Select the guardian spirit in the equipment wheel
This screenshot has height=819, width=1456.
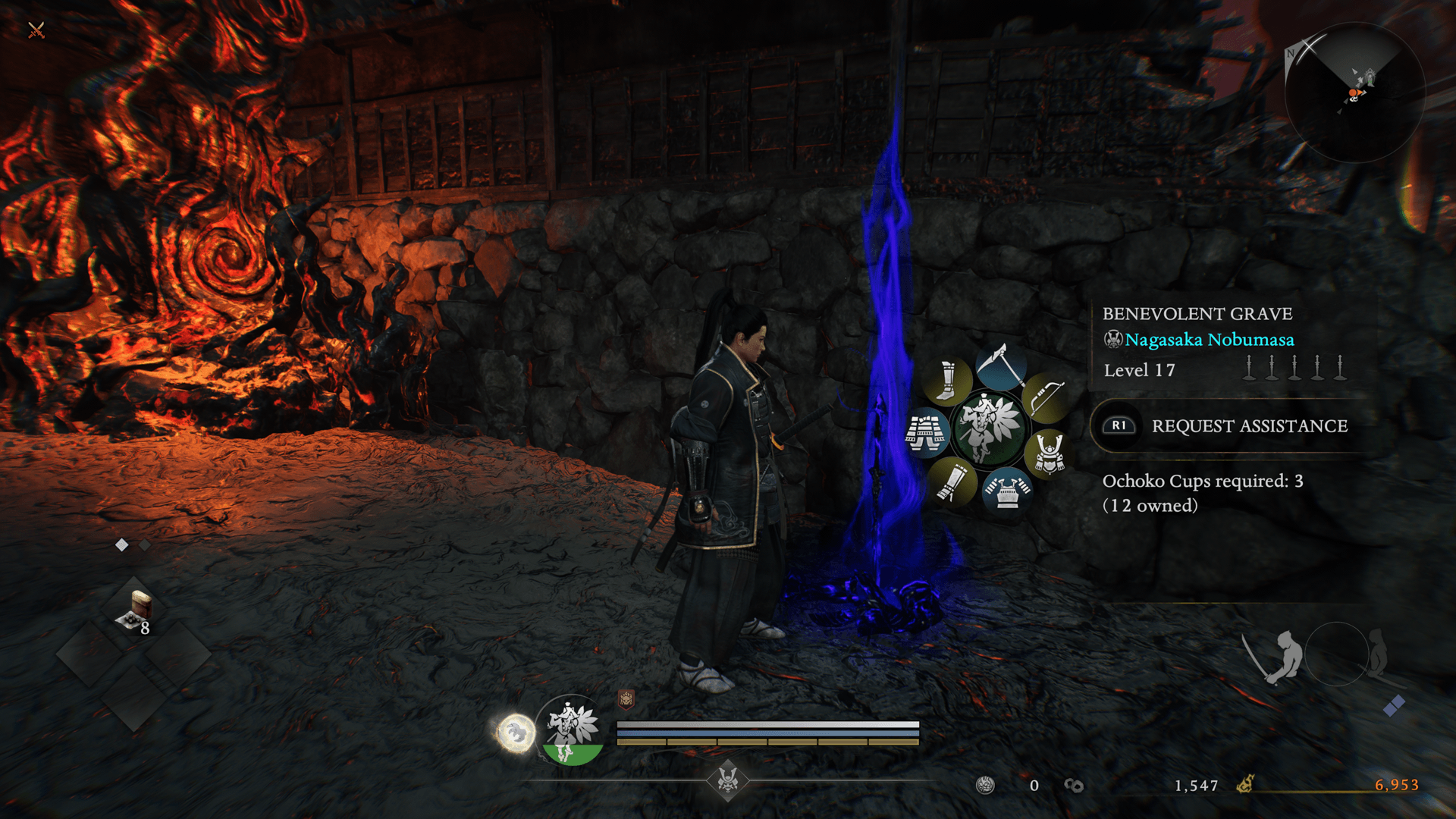986,428
